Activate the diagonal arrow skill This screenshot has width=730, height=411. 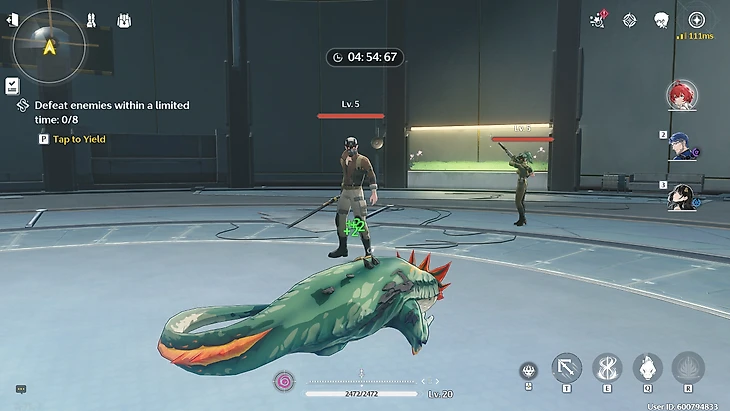[567, 367]
